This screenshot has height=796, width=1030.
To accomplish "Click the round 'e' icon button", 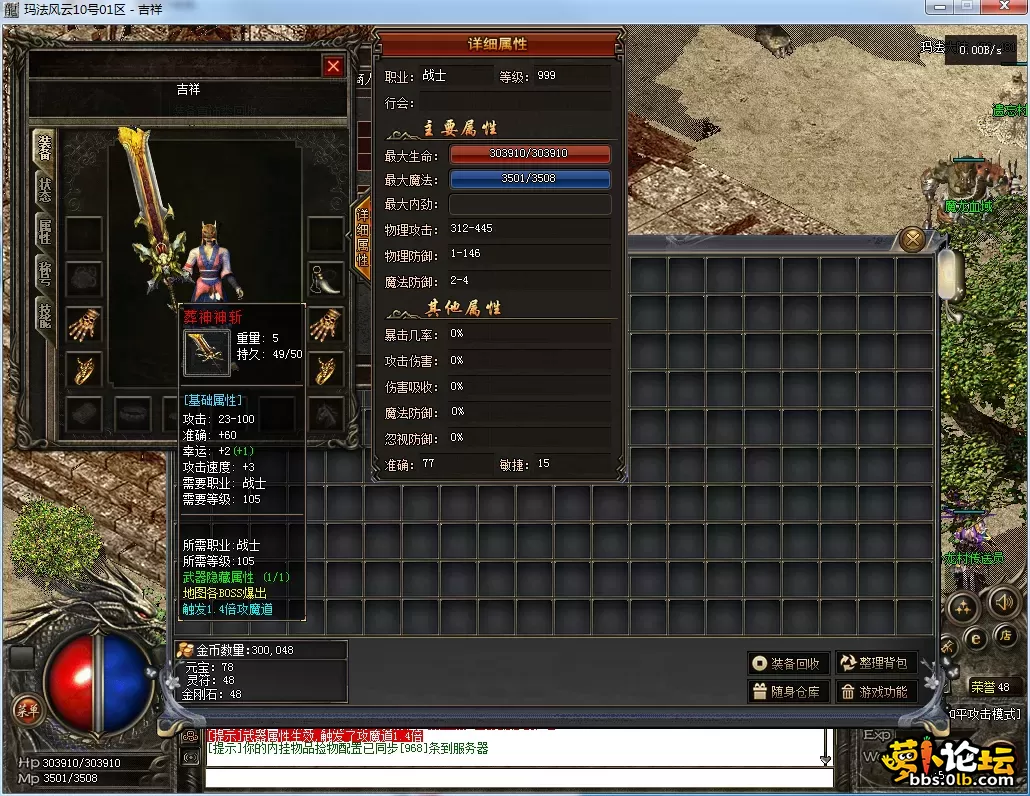I will point(975,638).
